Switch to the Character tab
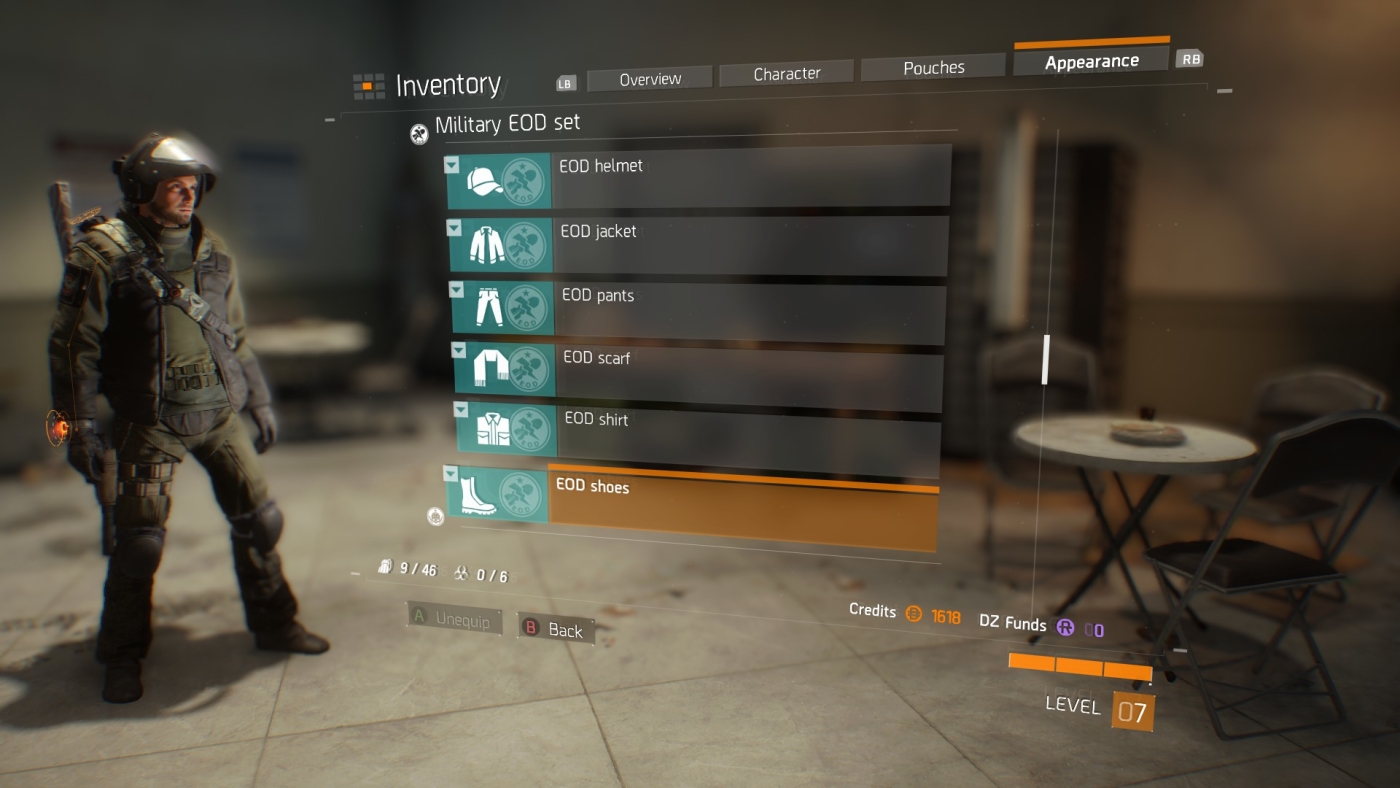The height and width of the screenshot is (788, 1400). [x=788, y=72]
